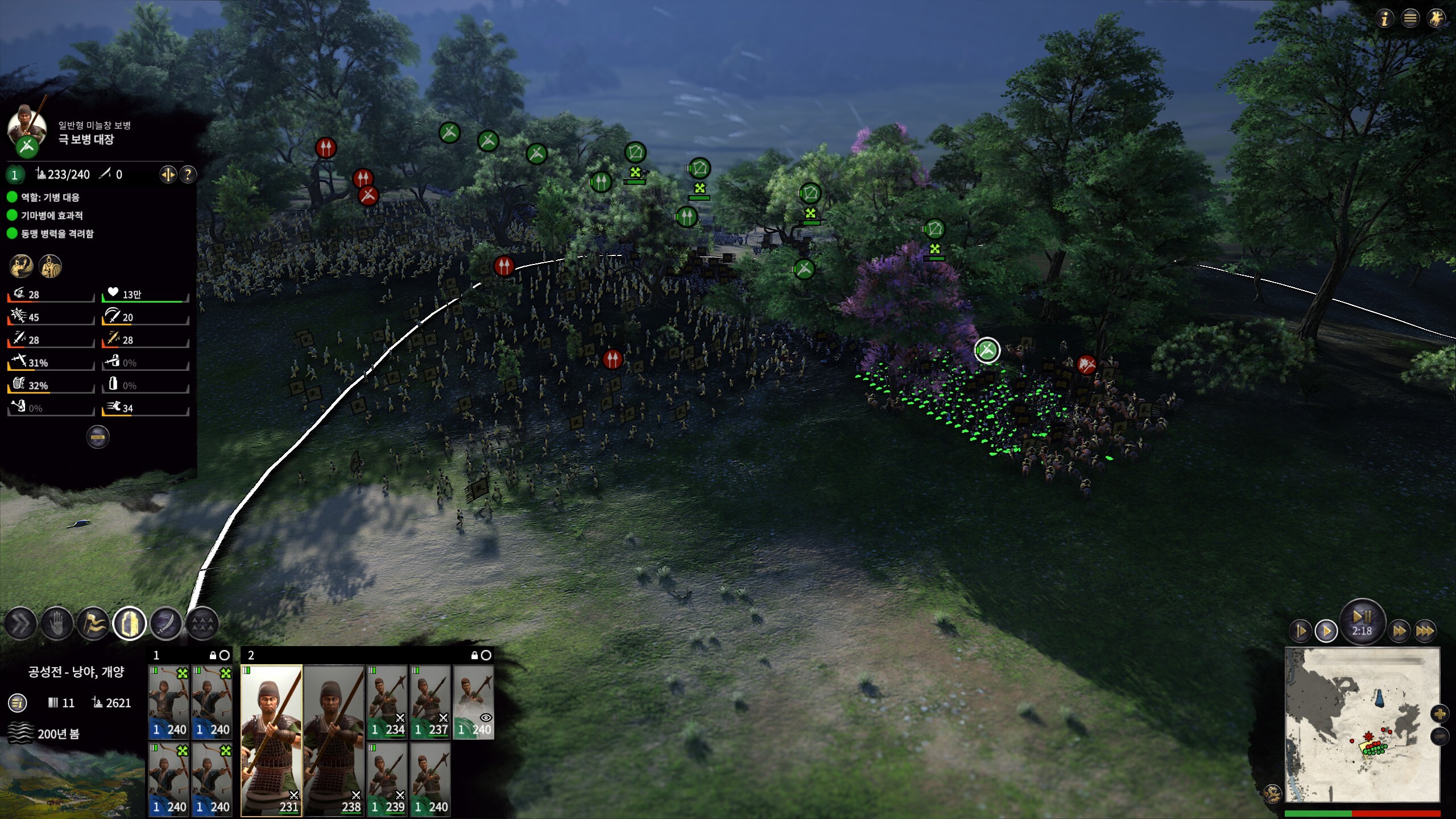Pick the polearm unit card showing 234

point(387,702)
